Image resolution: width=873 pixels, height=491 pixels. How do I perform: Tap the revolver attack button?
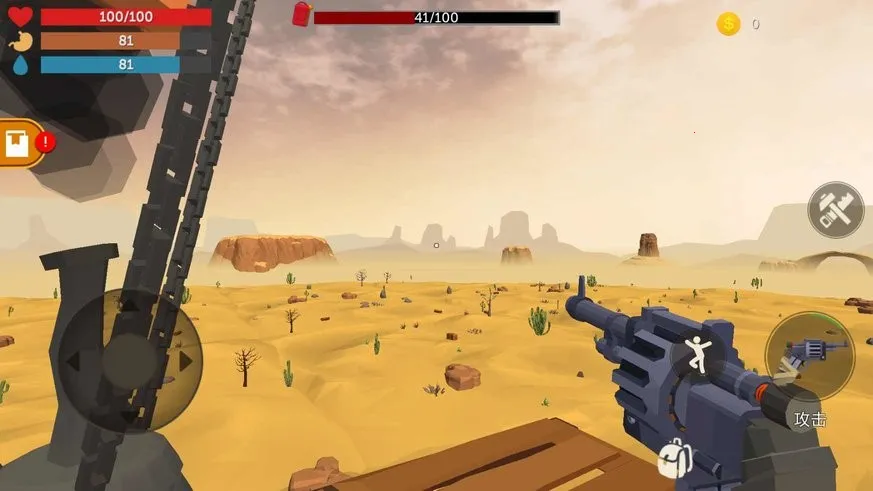pyautogui.click(x=811, y=355)
